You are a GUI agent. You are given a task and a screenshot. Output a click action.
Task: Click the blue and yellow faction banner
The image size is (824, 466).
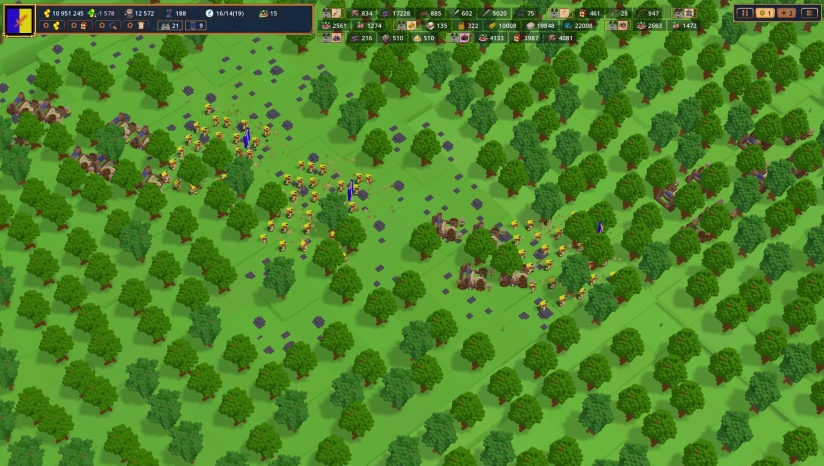point(19,19)
